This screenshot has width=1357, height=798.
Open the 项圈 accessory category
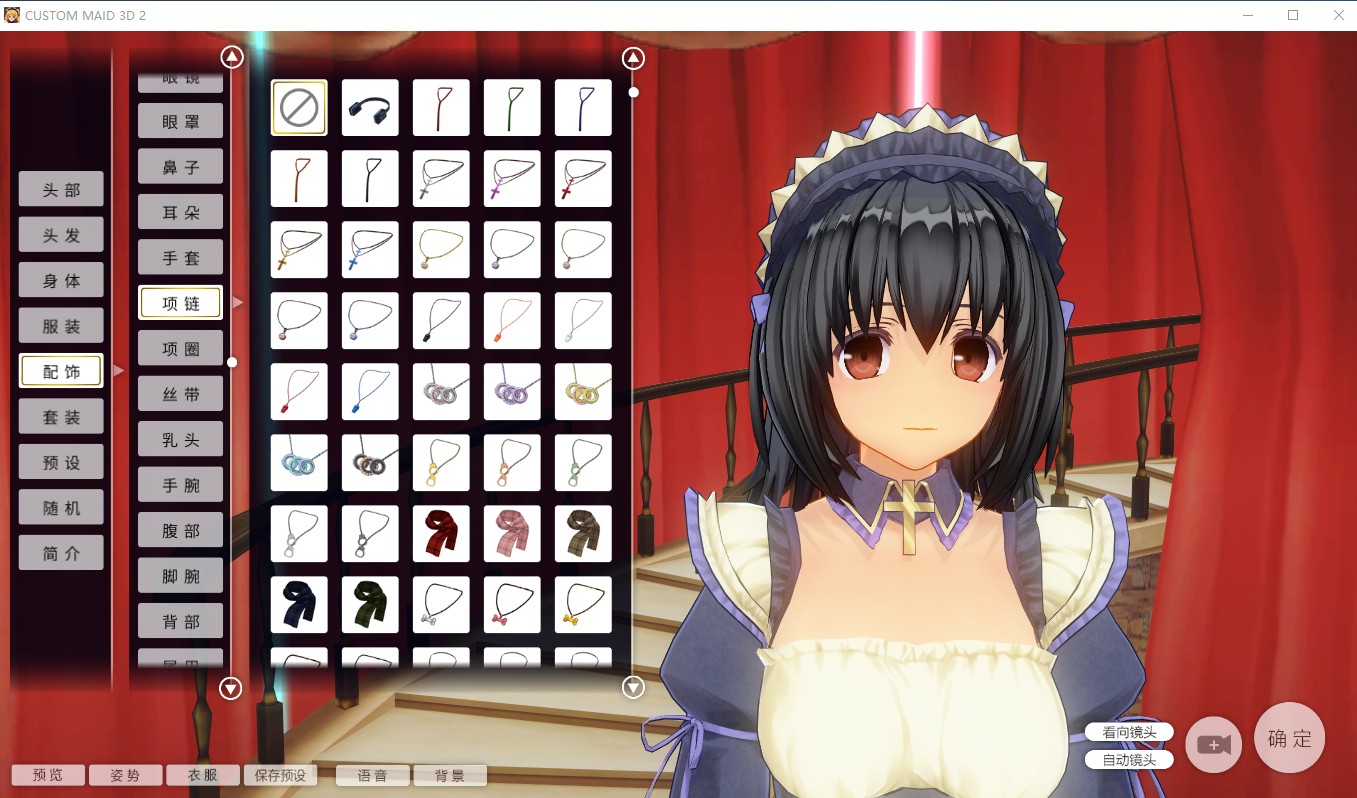[x=180, y=347]
